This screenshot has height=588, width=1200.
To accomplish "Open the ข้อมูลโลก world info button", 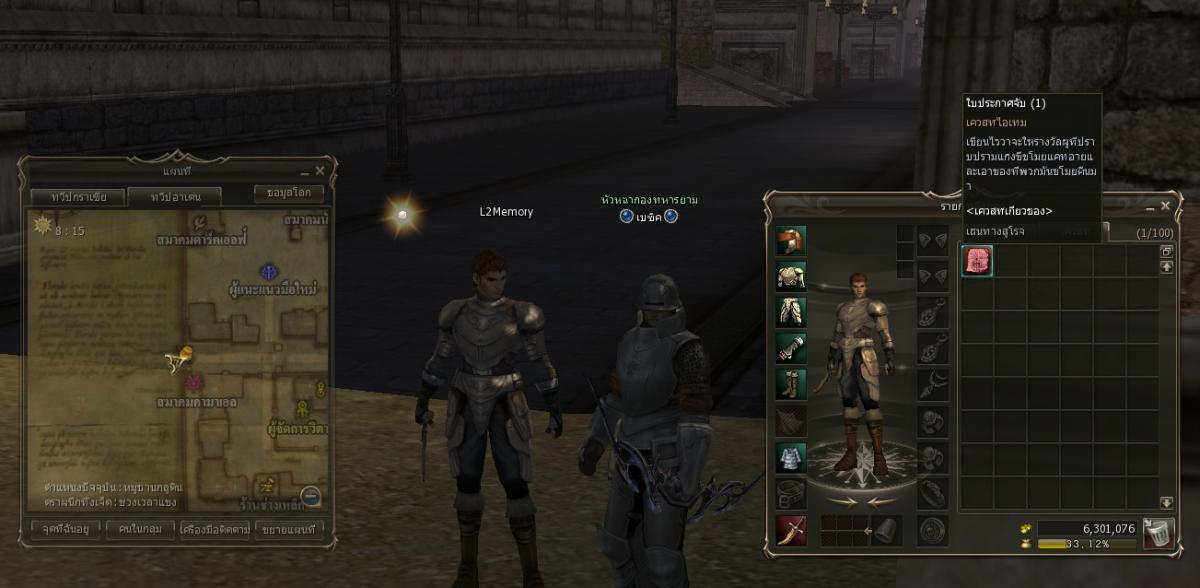I will (x=289, y=192).
